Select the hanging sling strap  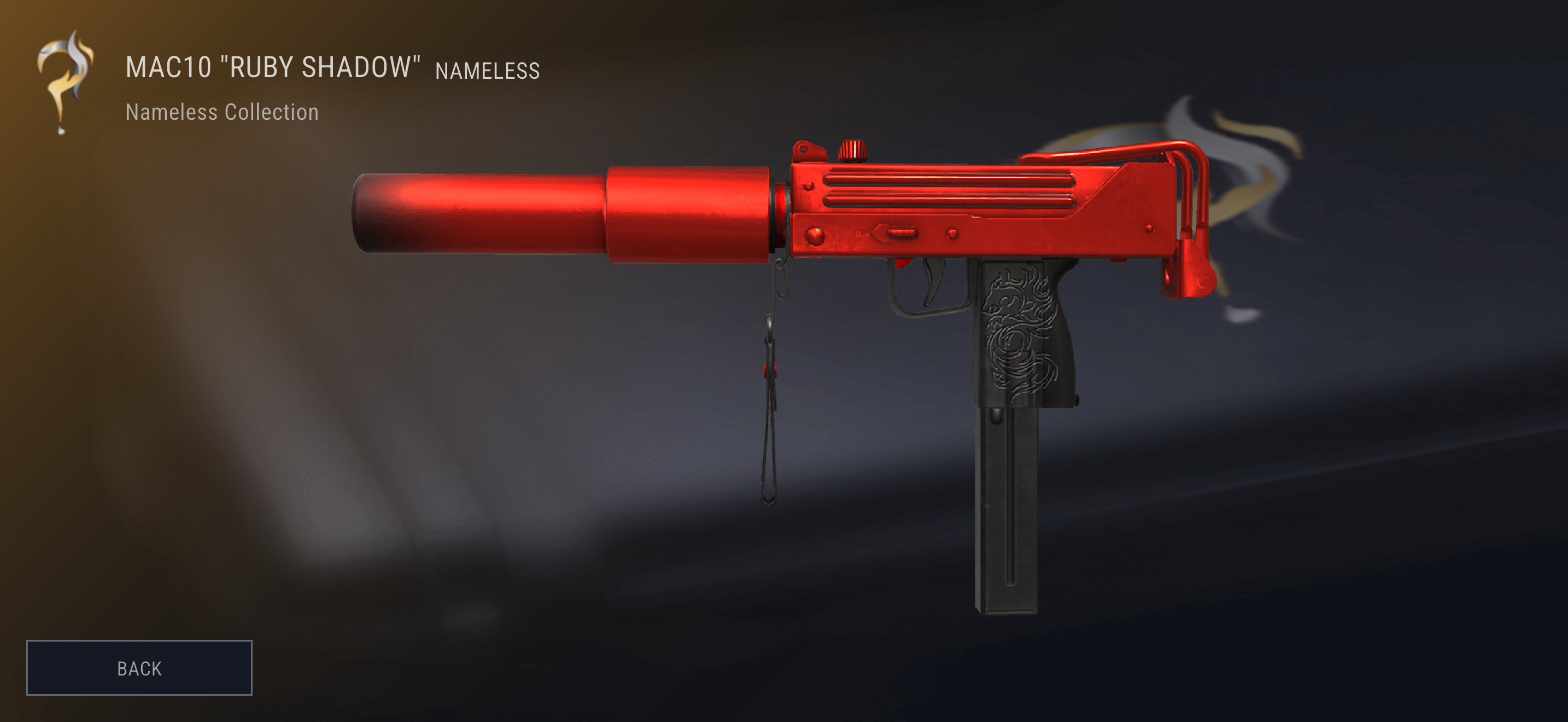[x=772, y=395]
